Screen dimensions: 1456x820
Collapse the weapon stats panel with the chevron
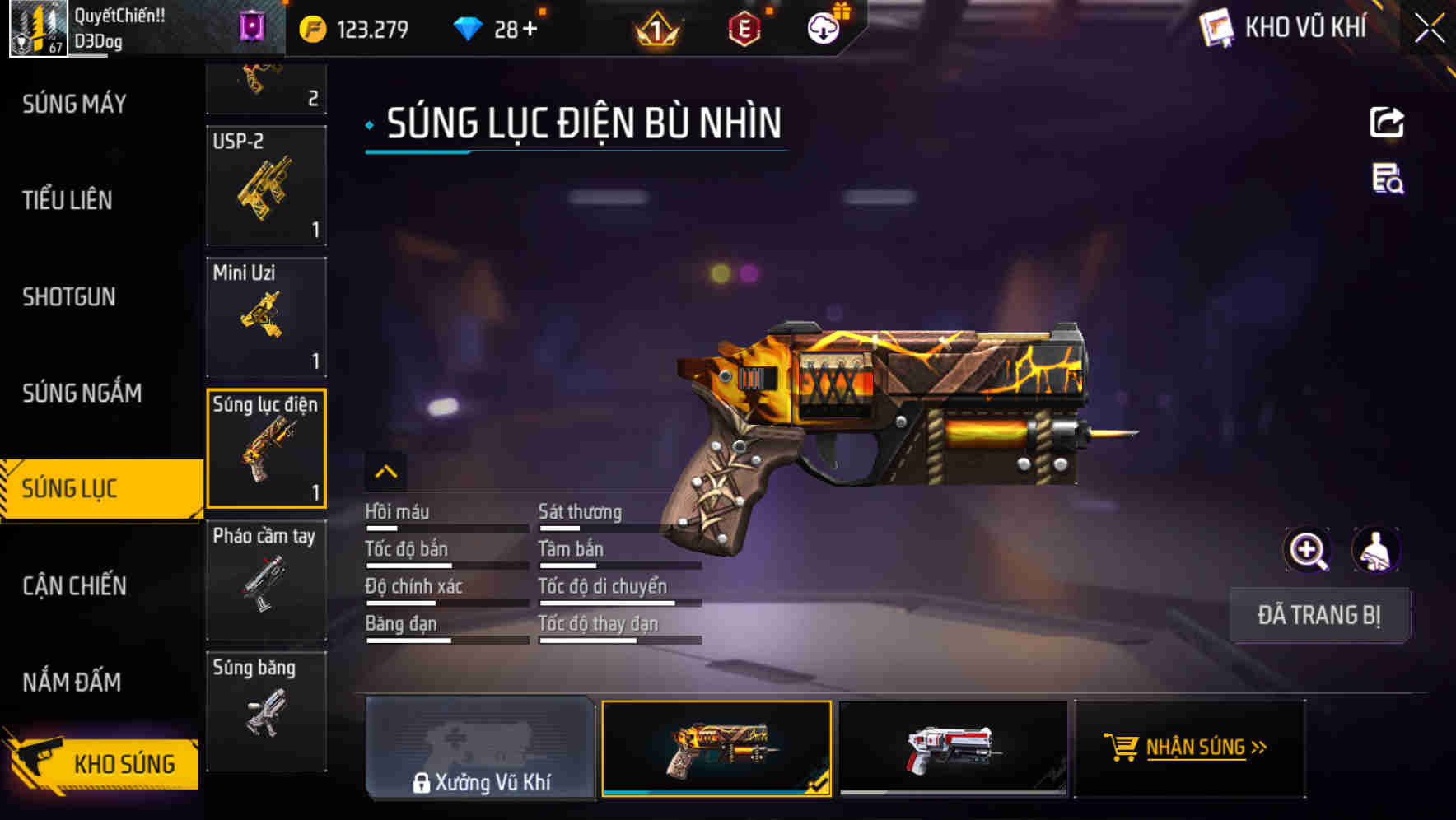click(x=385, y=473)
